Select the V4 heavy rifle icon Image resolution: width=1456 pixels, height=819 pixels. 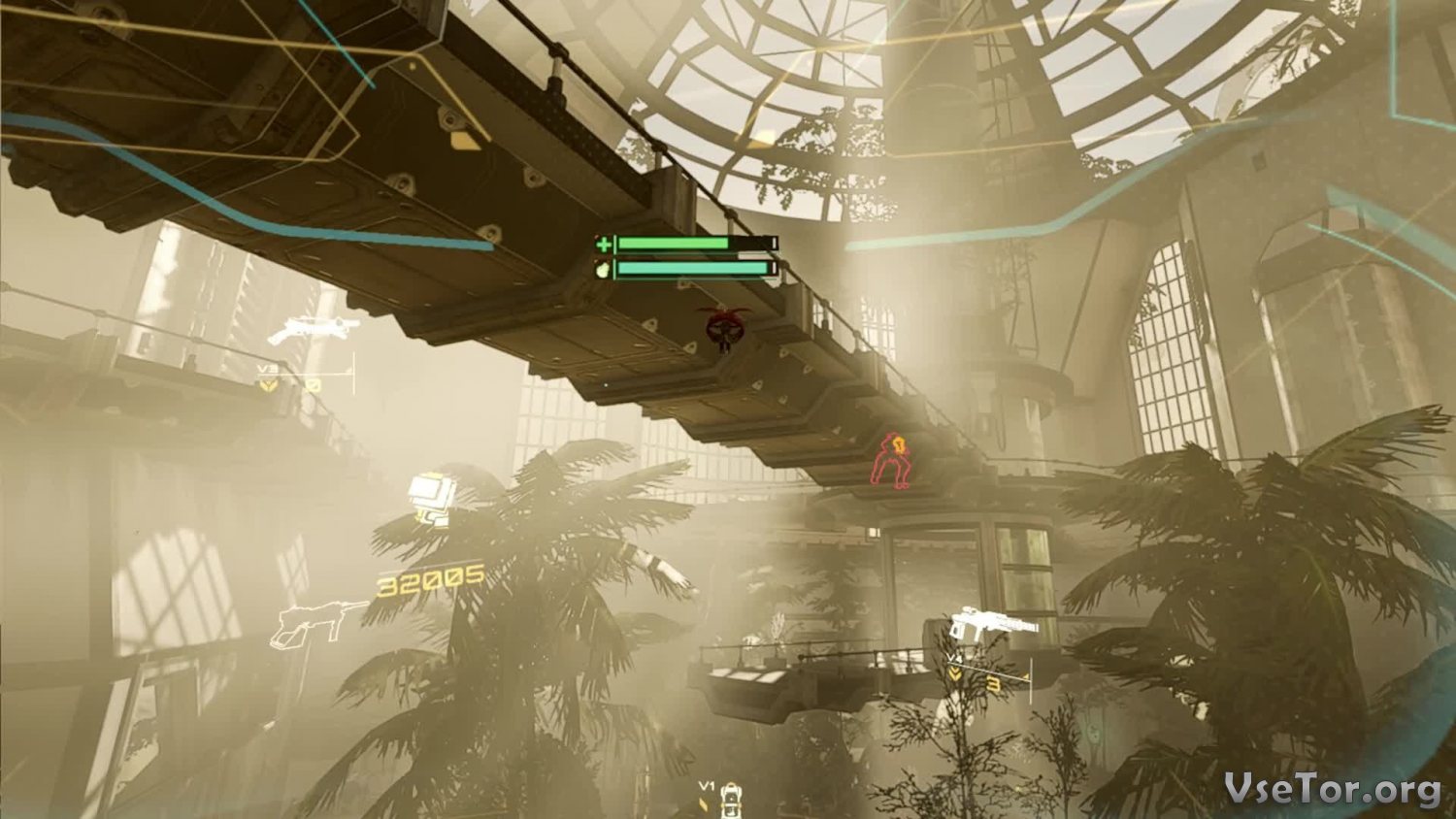pyautogui.click(x=992, y=624)
